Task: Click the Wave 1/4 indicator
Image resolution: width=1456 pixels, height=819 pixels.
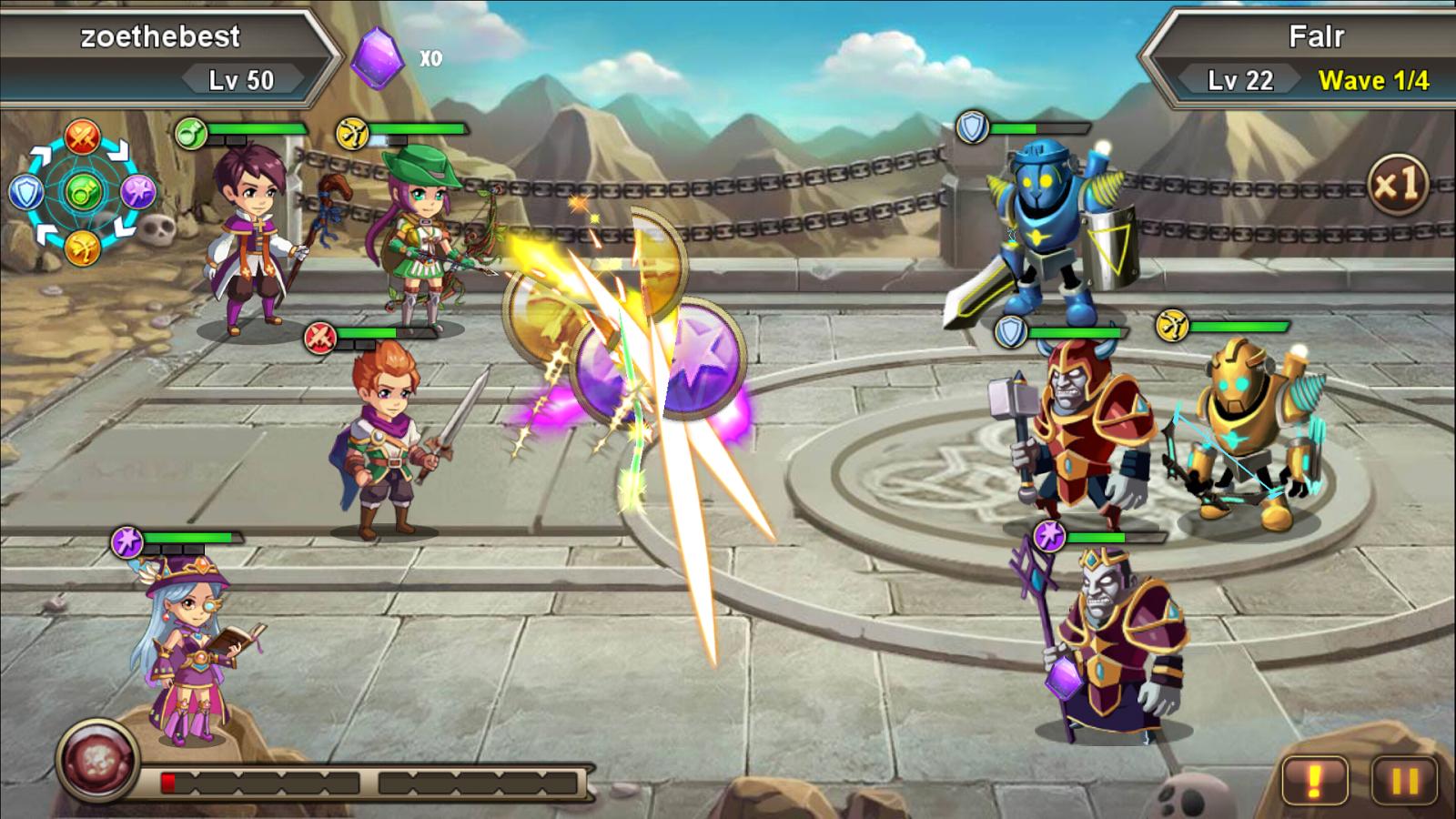Action: (x=1376, y=80)
